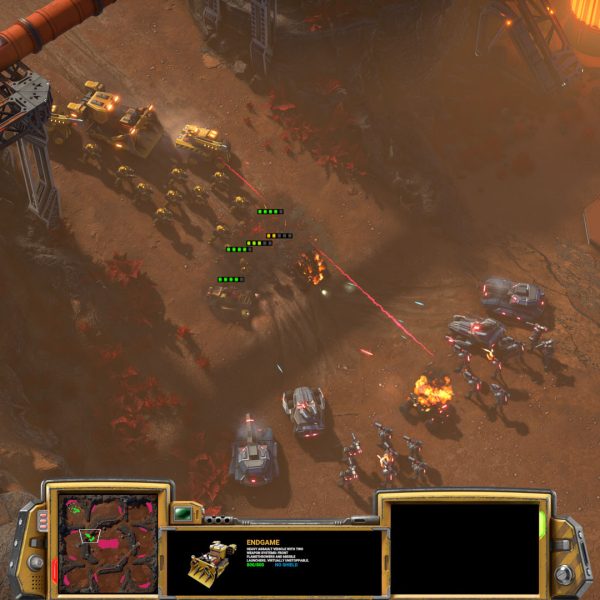Screen dimensions: 600x600
Task: Click the green monitor button beside the minimap
Action: [182, 514]
